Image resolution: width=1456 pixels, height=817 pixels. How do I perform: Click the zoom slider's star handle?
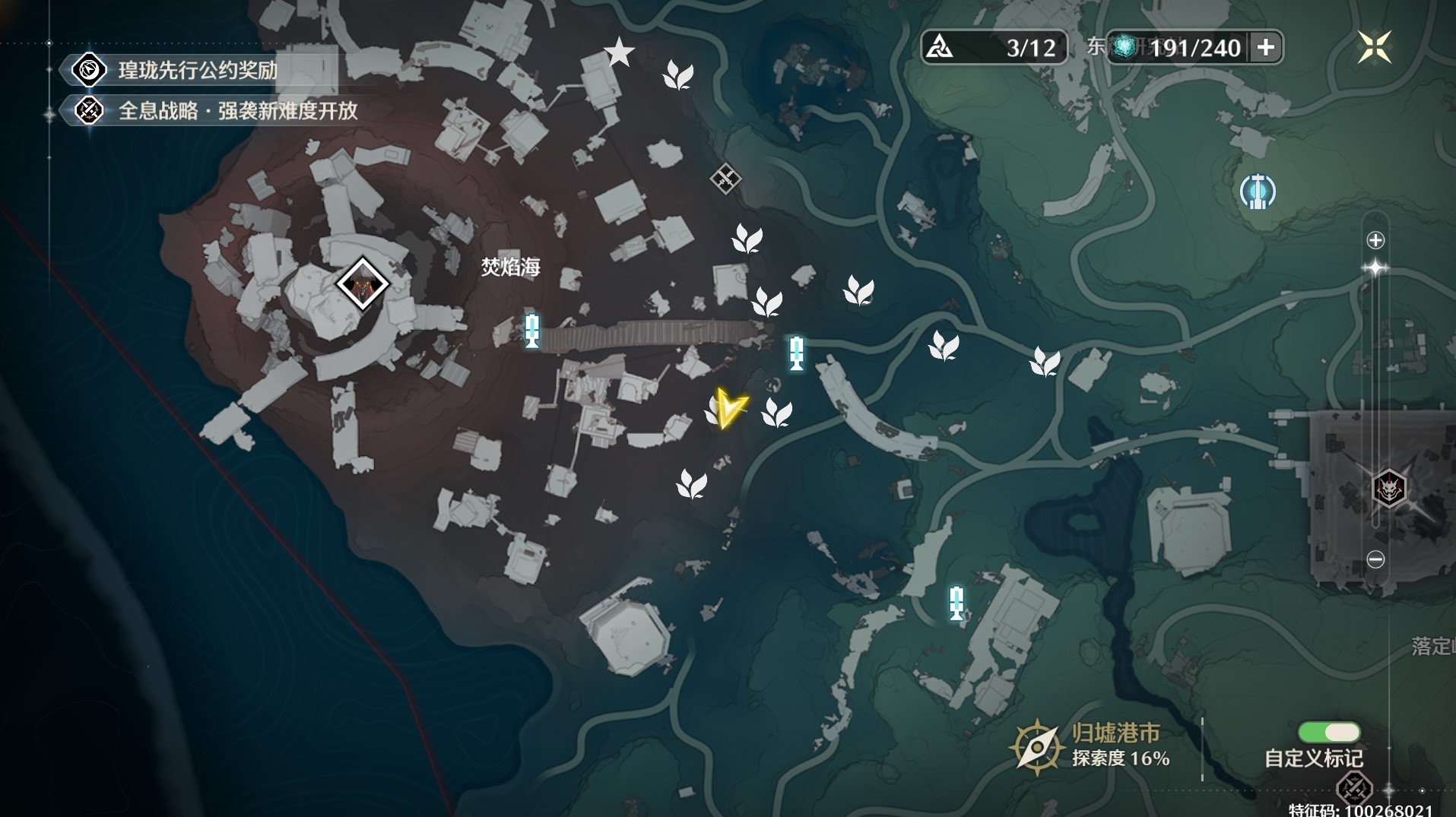tap(1375, 268)
